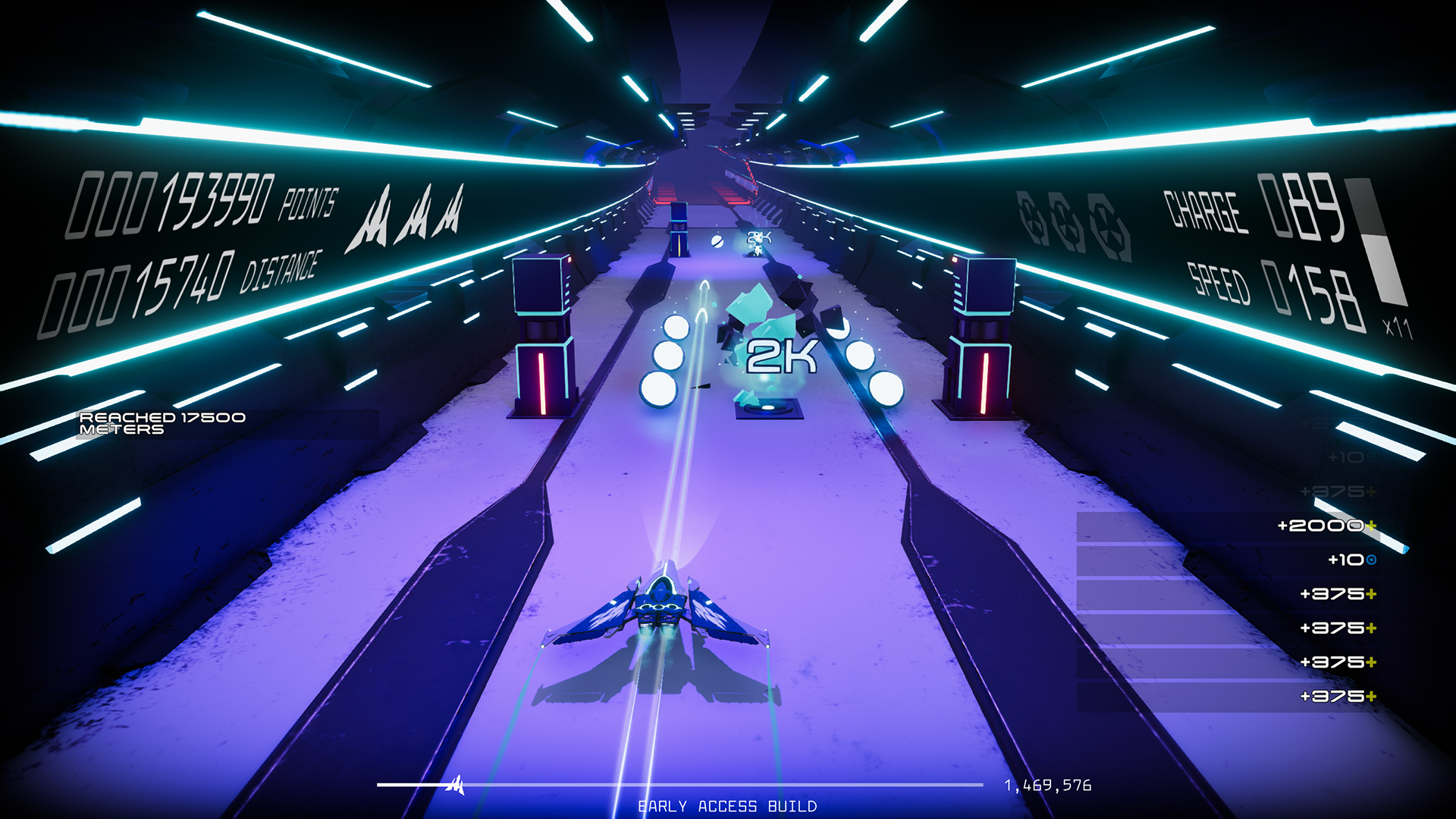
Task: Click the 2K combo popup above the explosion
Action: (x=781, y=356)
